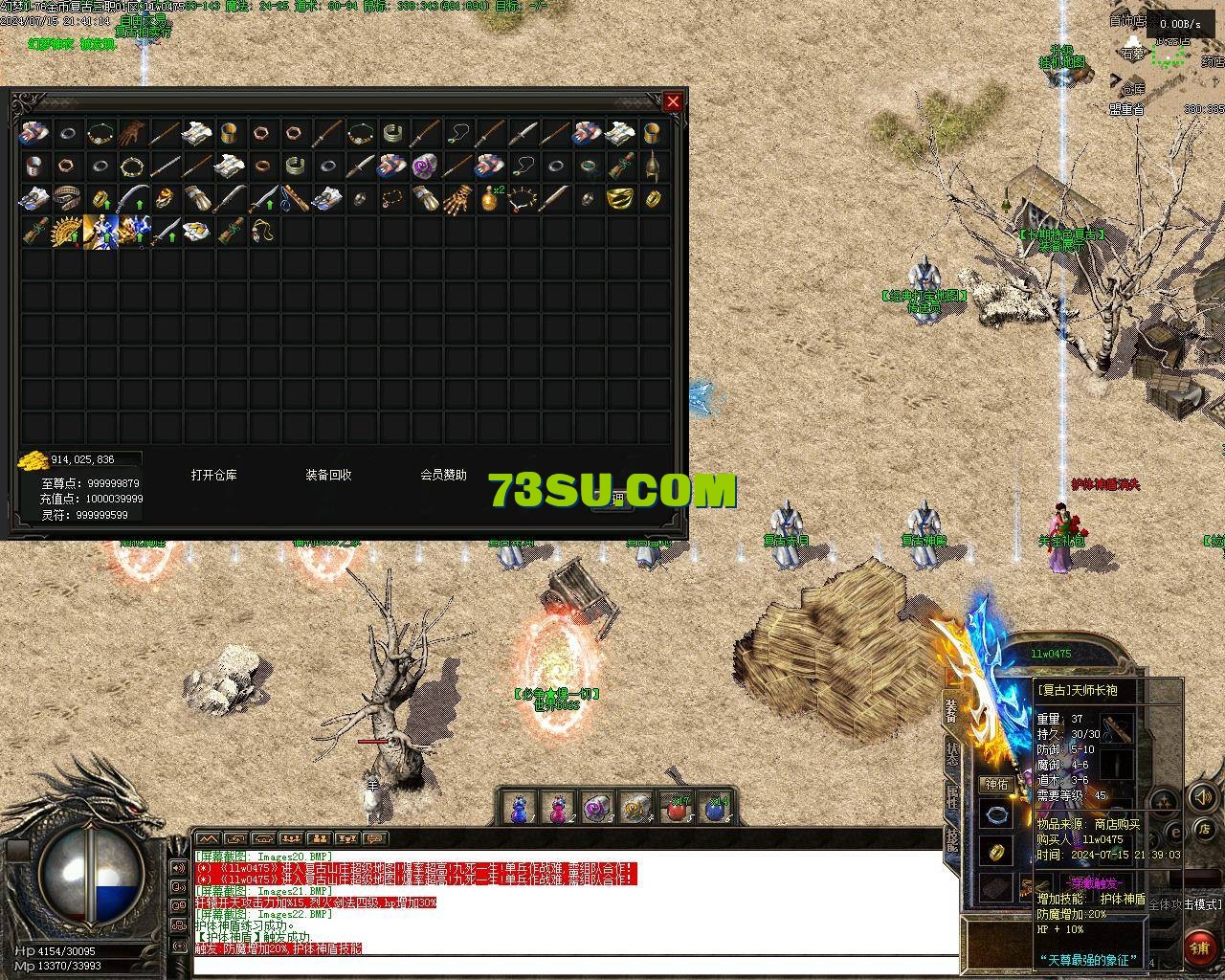This screenshot has width=1225, height=980.
Task: Select the golden sun fan item
Action: (67, 231)
